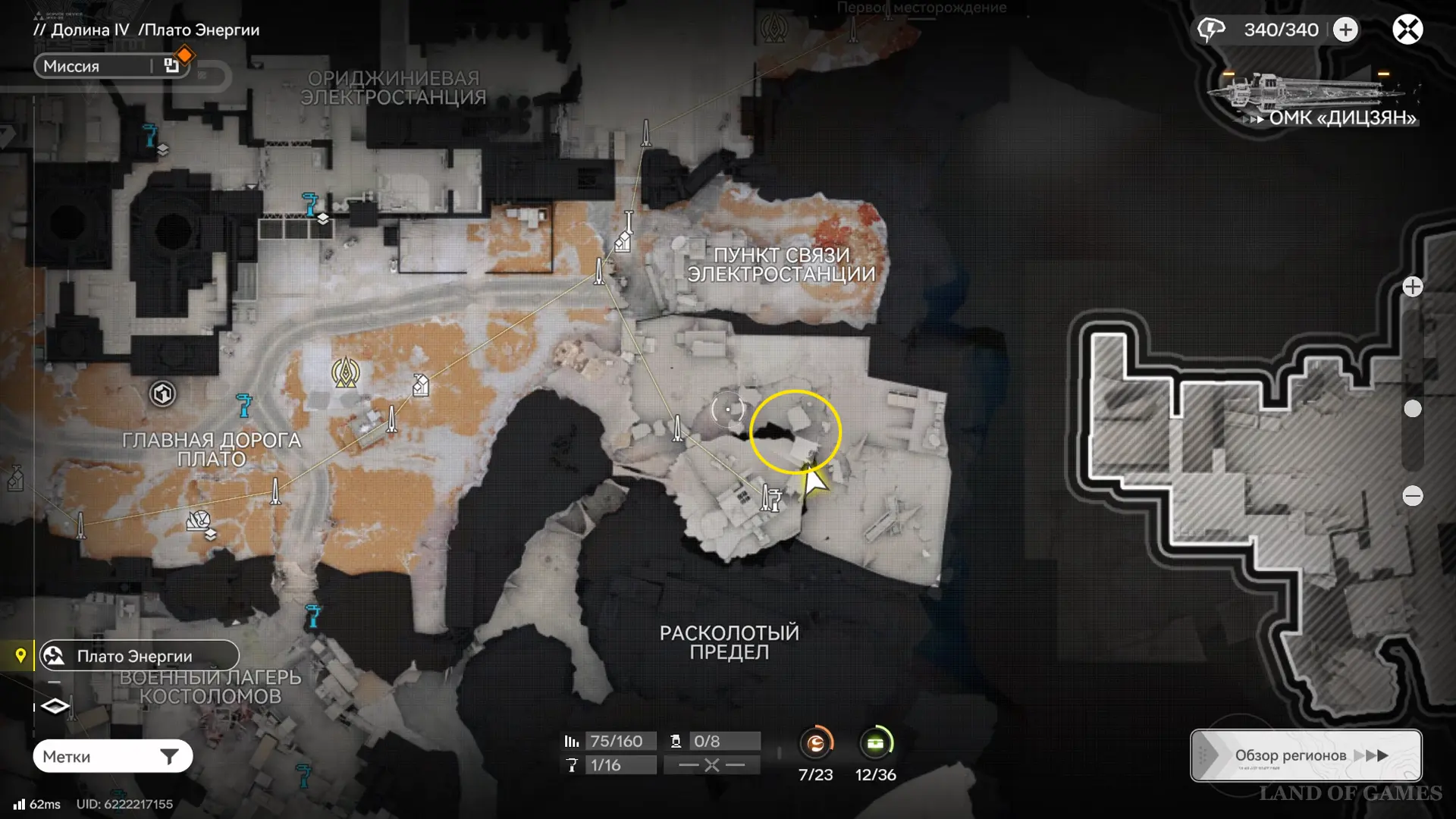Select the yellow triangular emblem map marker
Screen dimensions: 1456x819
[346, 372]
